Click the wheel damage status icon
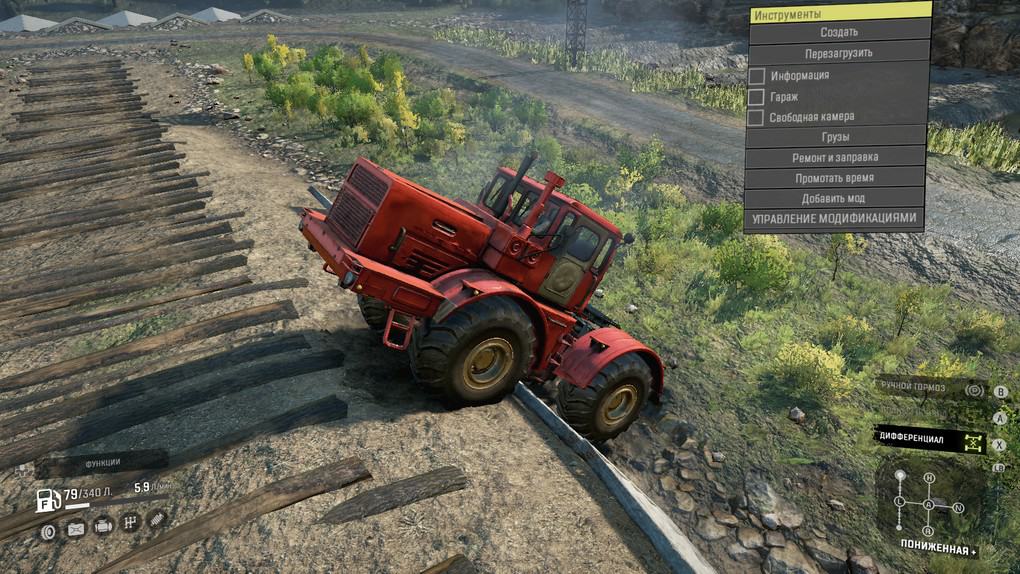Image resolution: width=1020 pixels, height=574 pixels. [x=48, y=531]
